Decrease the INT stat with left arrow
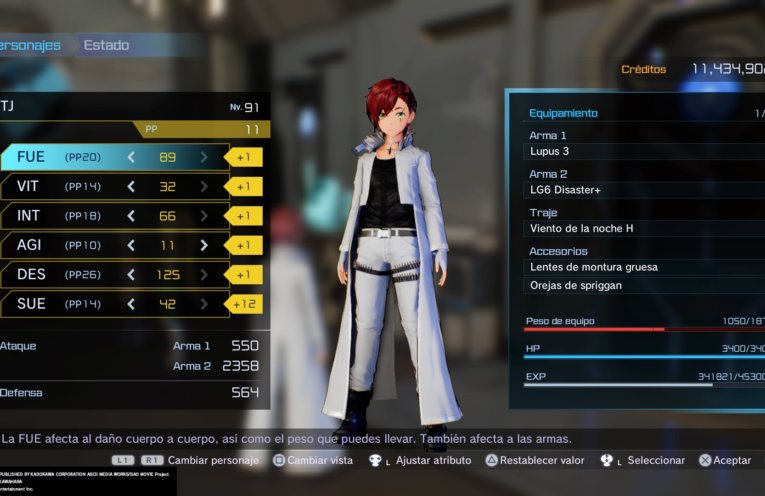765x496 pixels. 130,216
